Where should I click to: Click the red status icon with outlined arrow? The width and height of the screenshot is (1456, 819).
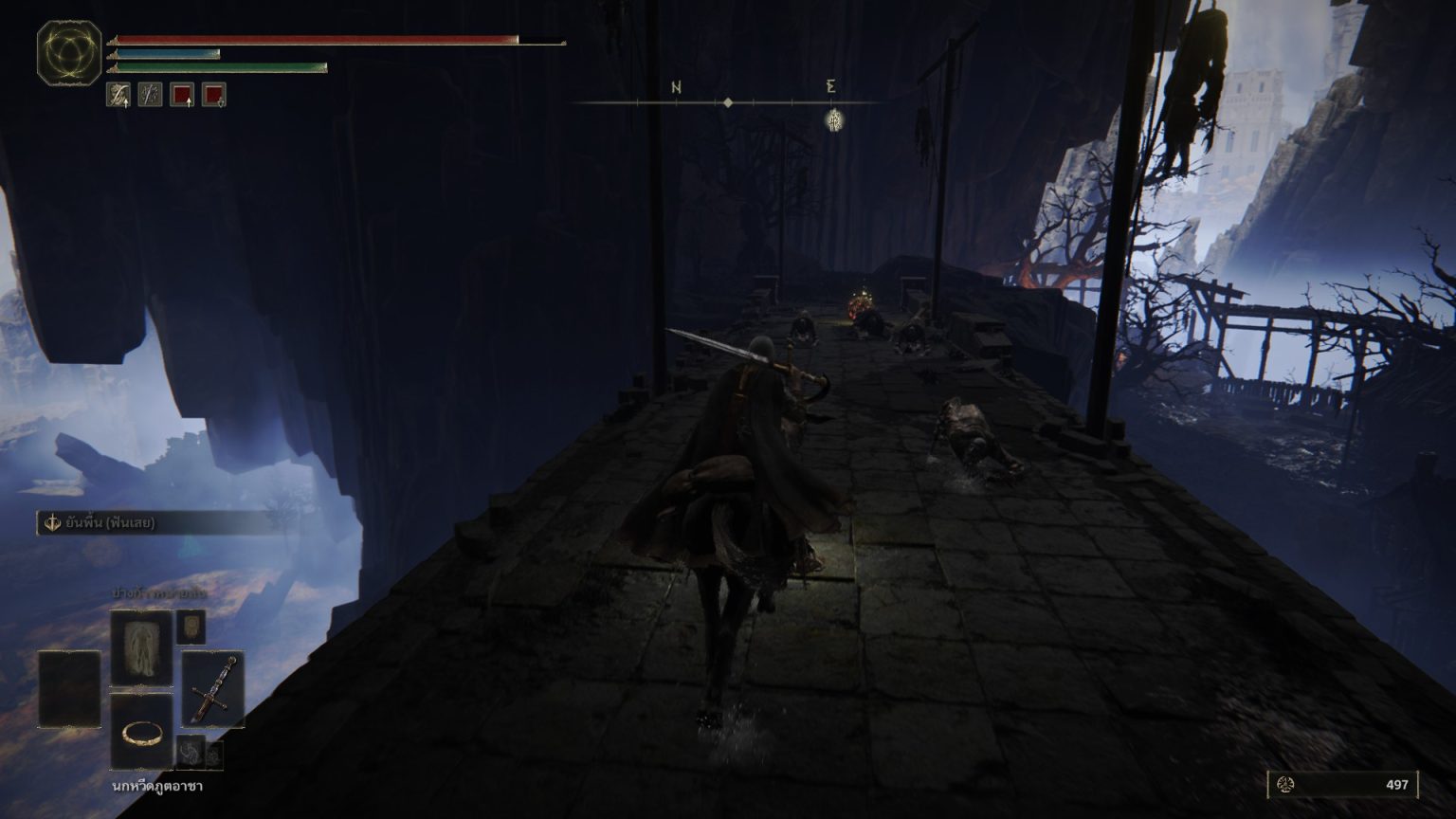214,95
